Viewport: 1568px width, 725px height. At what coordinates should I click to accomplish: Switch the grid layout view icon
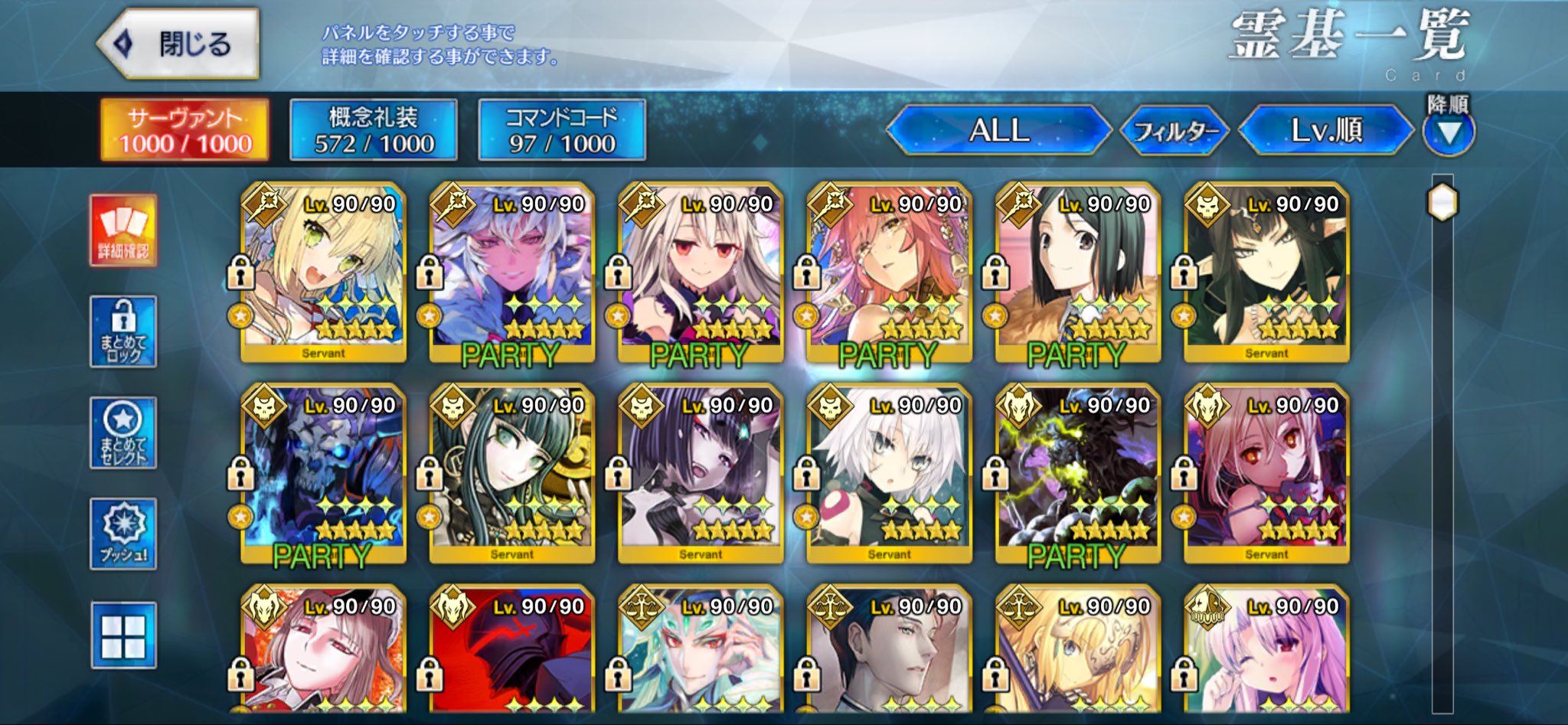pos(123,635)
